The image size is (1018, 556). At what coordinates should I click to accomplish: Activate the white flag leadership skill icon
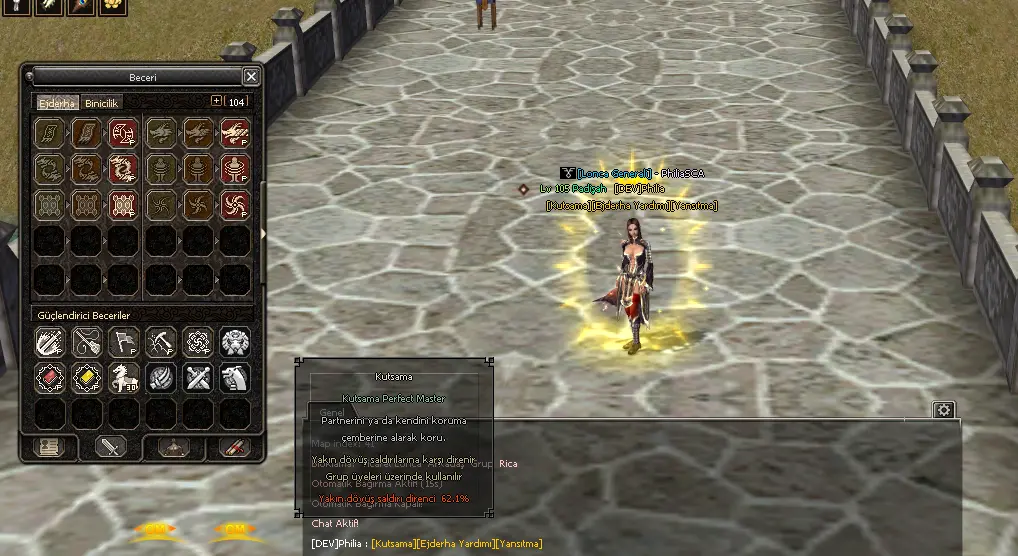pos(123,341)
